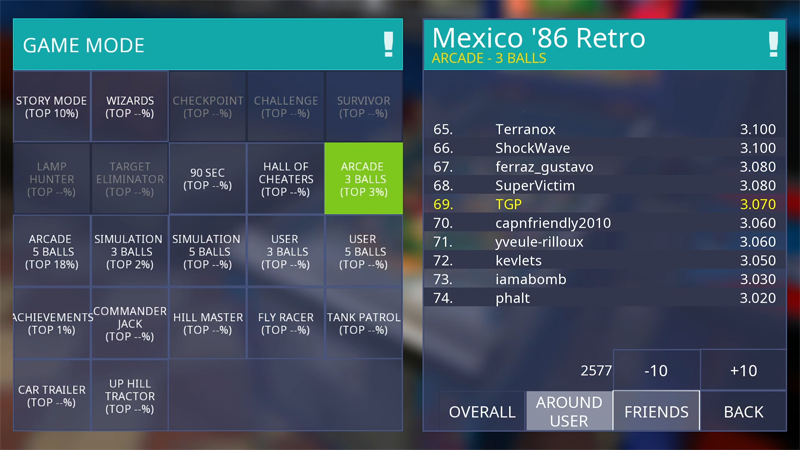The image size is (800, 450).
Task: Select Commander Jack mode
Action: [130, 323]
